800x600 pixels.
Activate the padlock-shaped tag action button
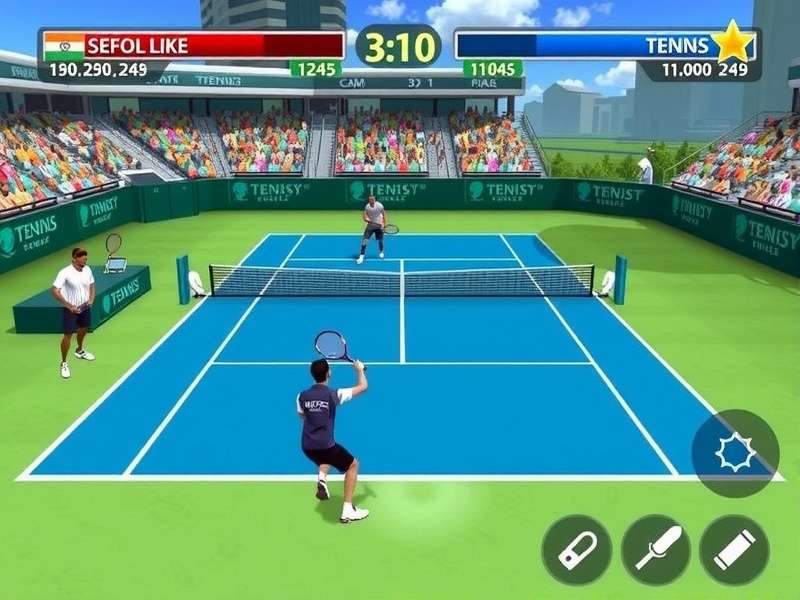(x=577, y=550)
